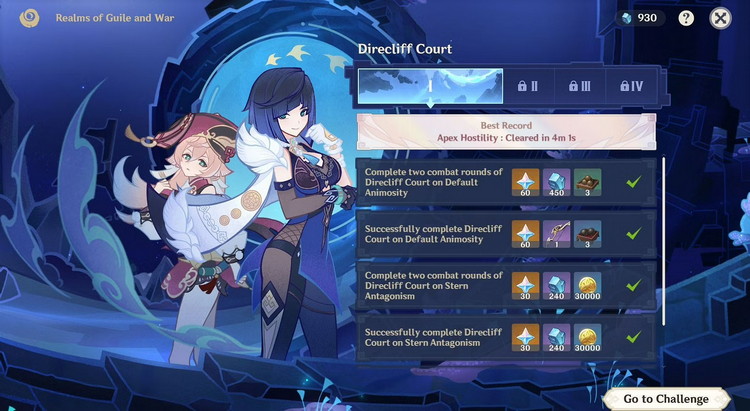Select stage tab I of Direcliff Court
This screenshot has height=411, width=750.
(431, 86)
